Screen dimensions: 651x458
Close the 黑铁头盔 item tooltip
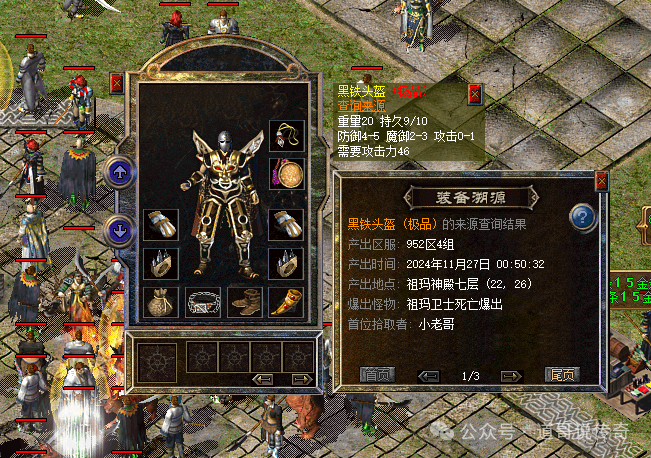tap(475, 94)
